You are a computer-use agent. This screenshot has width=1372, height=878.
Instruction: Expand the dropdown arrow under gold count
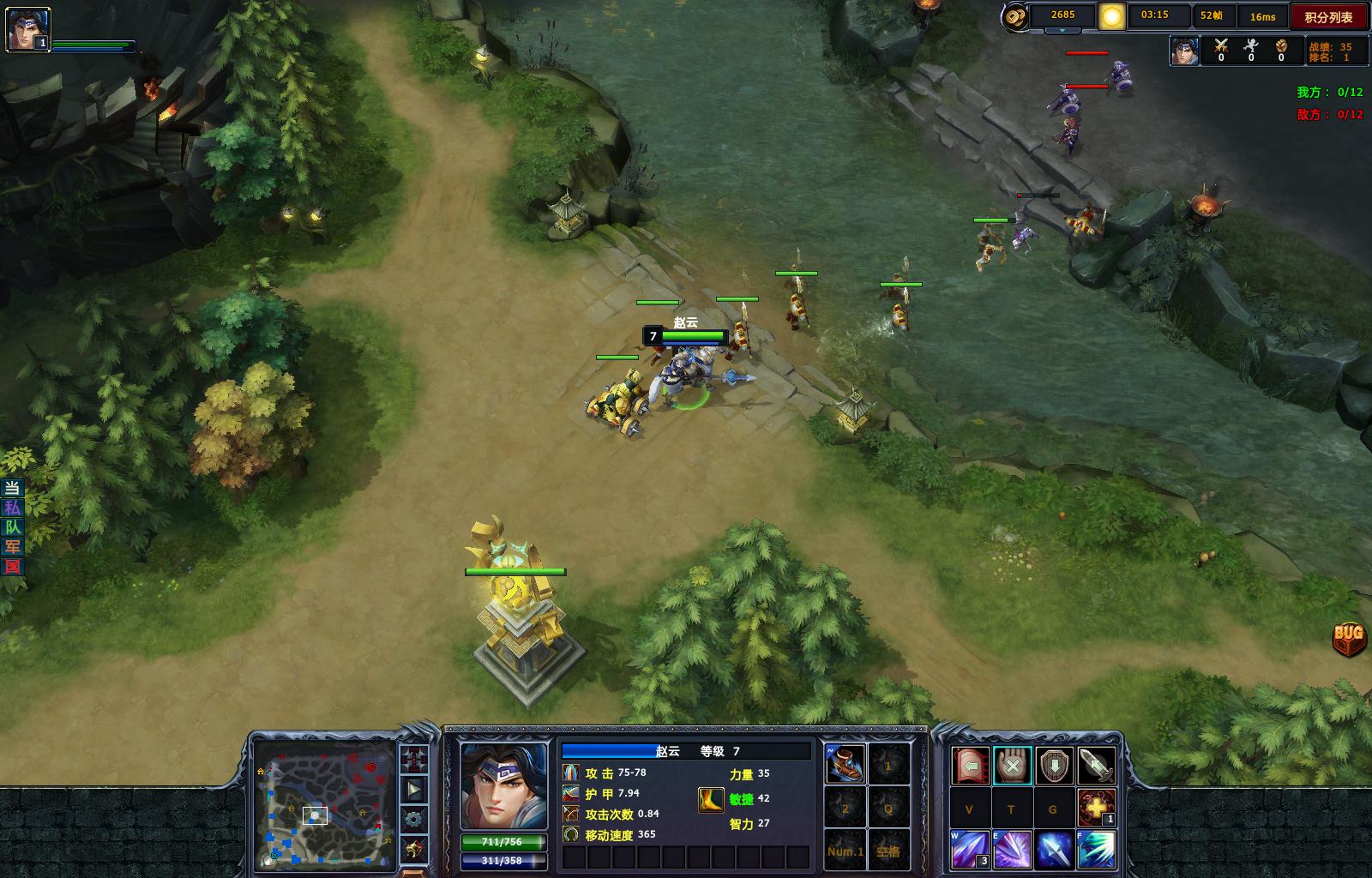(x=1062, y=30)
